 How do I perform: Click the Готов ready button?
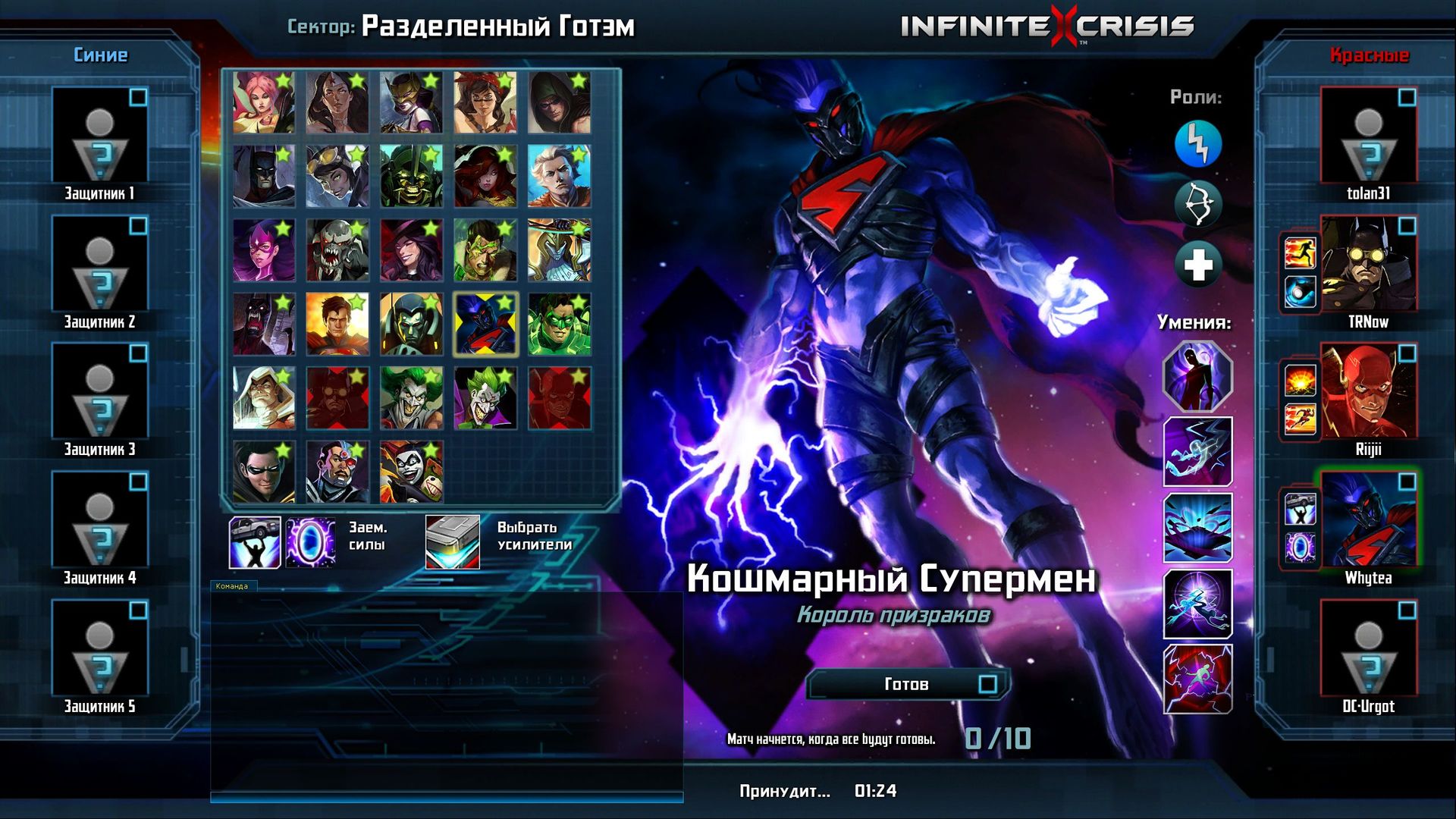[x=907, y=685]
